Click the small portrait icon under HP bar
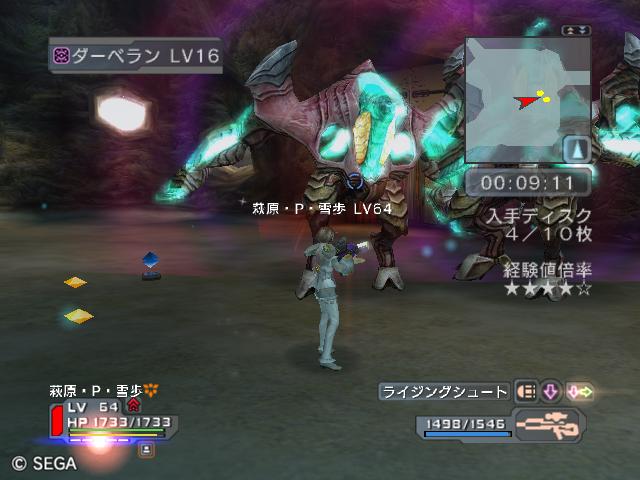The width and height of the screenshot is (640, 480). coord(147,450)
